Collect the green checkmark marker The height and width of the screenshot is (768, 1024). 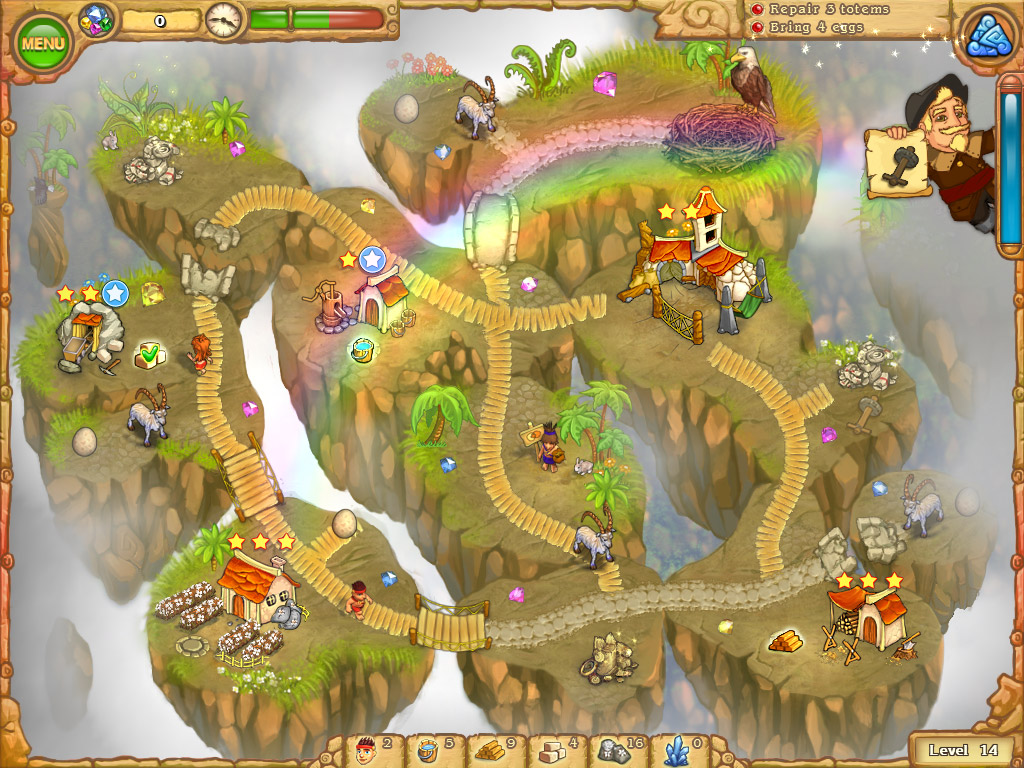[149, 353]
